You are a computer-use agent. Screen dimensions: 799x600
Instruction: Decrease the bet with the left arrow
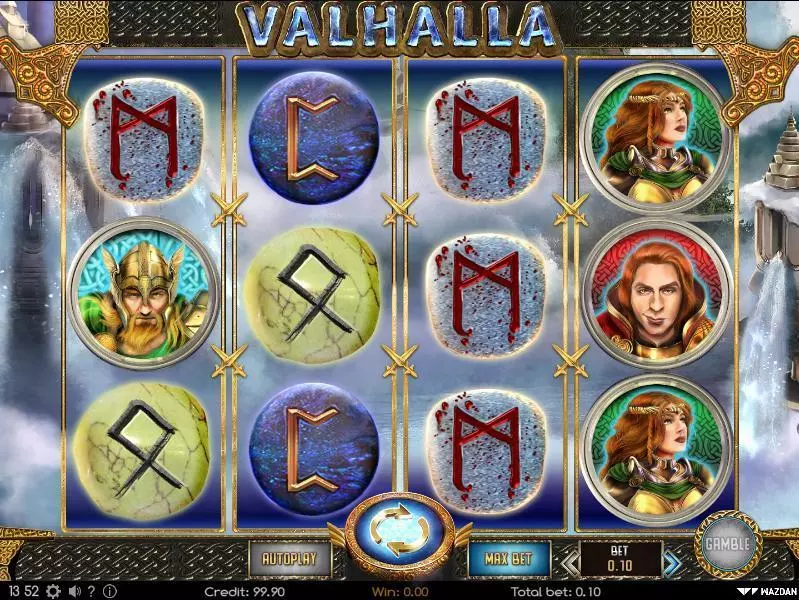coord(566,559)
